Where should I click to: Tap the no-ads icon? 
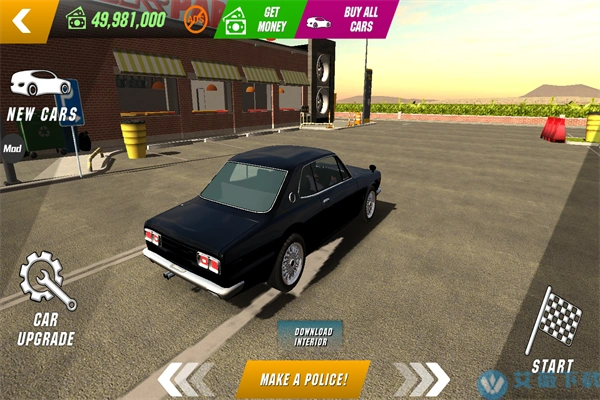pos(196,17)
